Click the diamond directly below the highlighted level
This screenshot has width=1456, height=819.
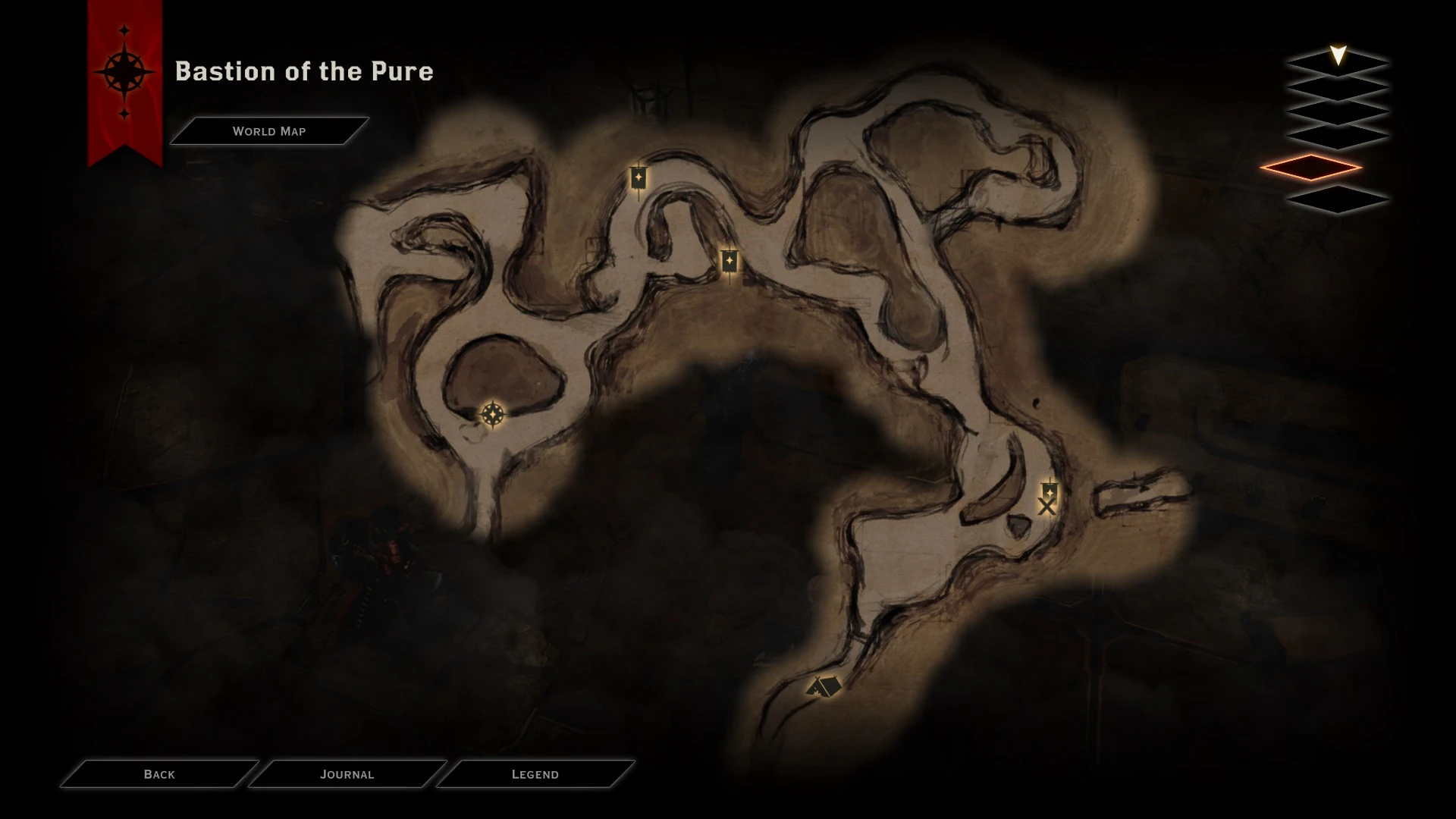[x=1338, y=199]
